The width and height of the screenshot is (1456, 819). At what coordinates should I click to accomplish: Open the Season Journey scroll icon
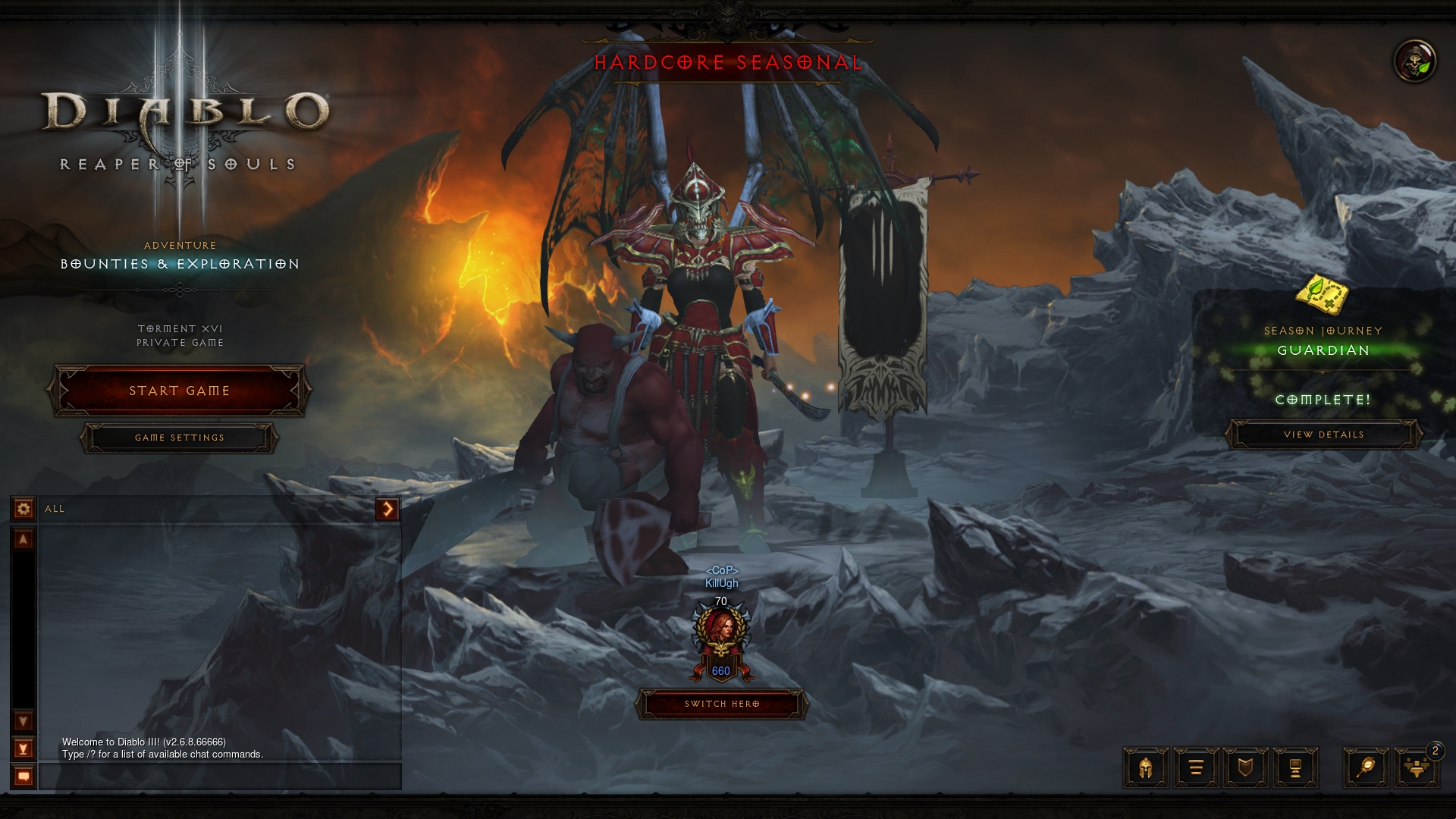(1323, 295)
